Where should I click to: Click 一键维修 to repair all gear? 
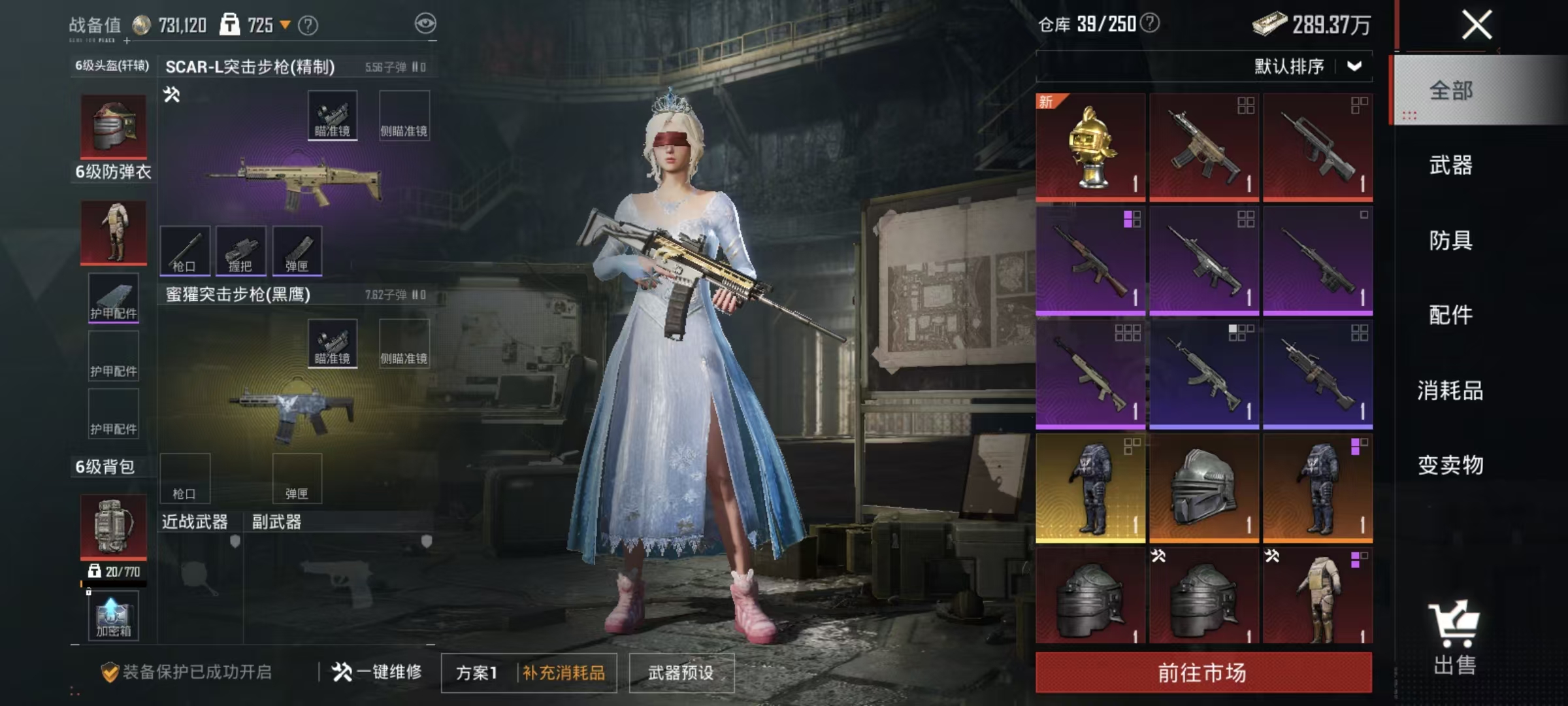377,671
